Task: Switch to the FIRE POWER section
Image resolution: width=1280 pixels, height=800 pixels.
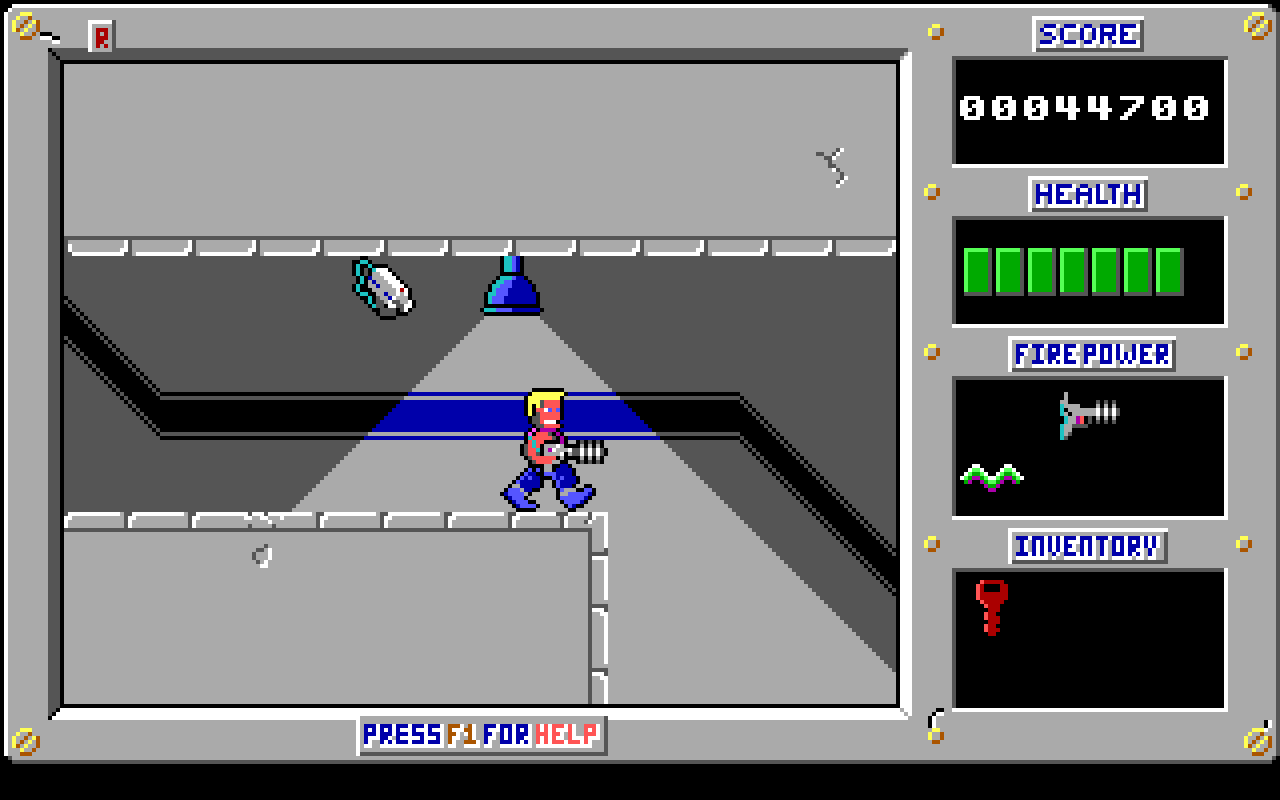Action: pyautogui.click(x=1090, y=355)
